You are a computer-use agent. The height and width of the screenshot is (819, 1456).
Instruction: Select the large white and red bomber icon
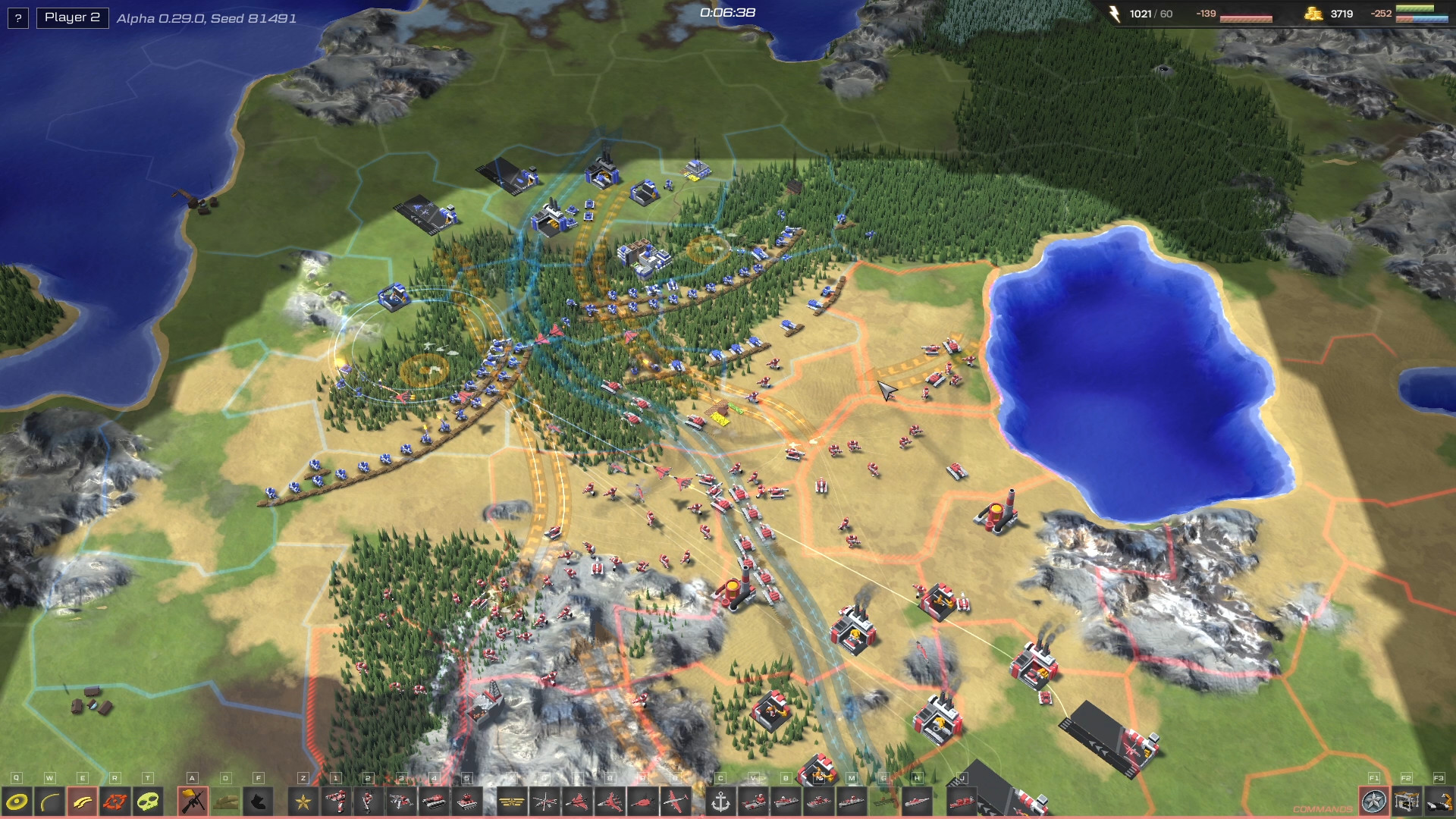[675, 801]
